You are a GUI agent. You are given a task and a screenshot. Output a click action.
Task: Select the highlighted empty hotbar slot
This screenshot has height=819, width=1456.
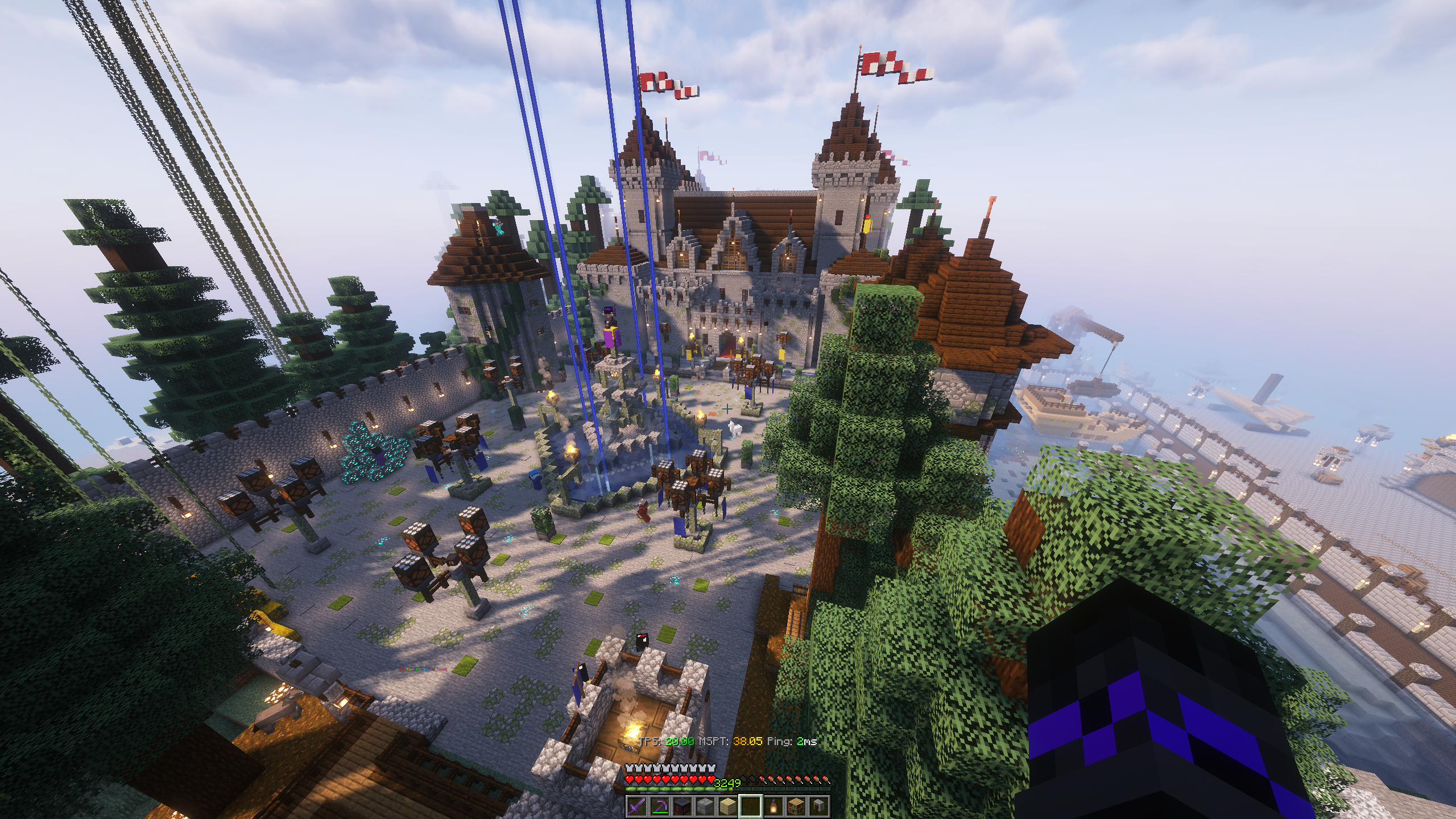(x=751, y=806)
